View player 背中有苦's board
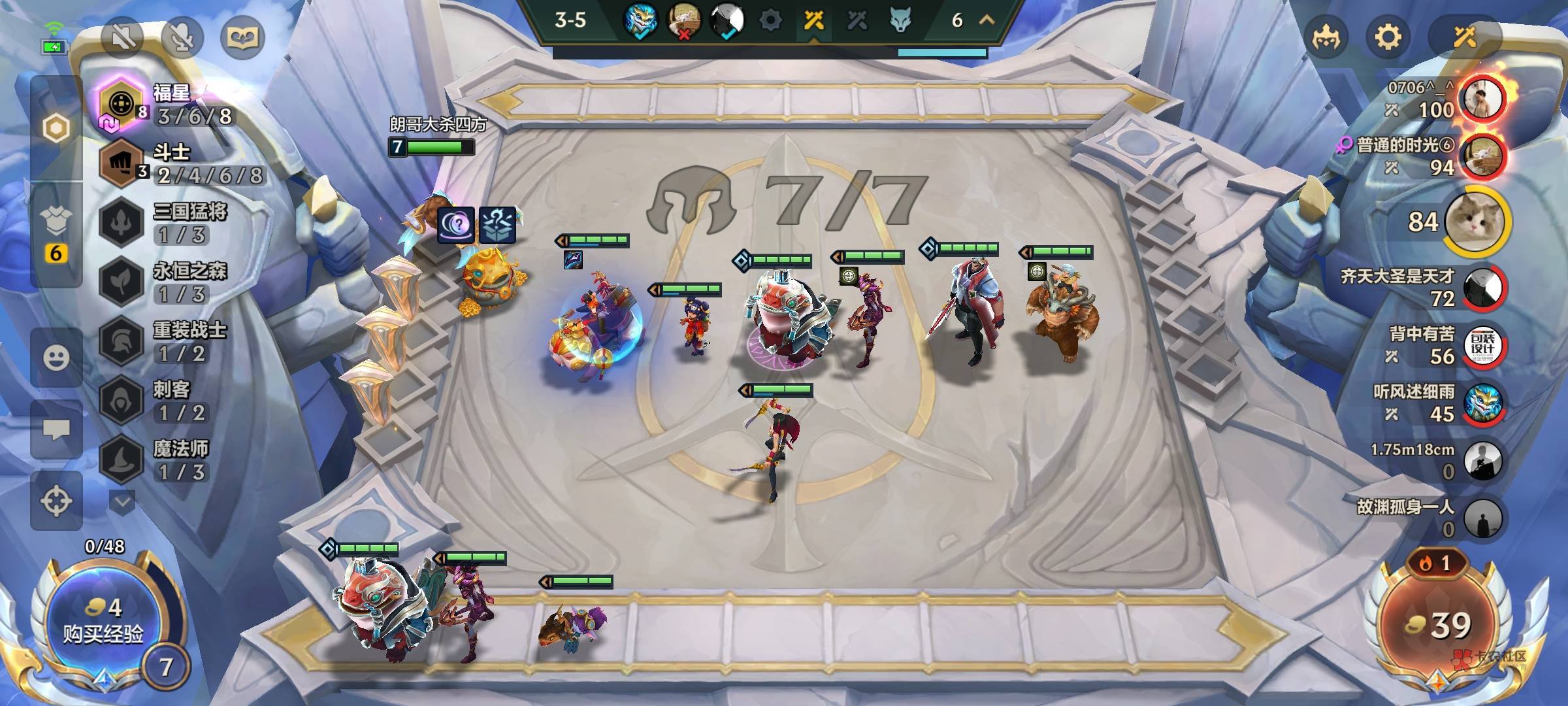Viewport: 1568px width, 706px height. click(1483, 345)
